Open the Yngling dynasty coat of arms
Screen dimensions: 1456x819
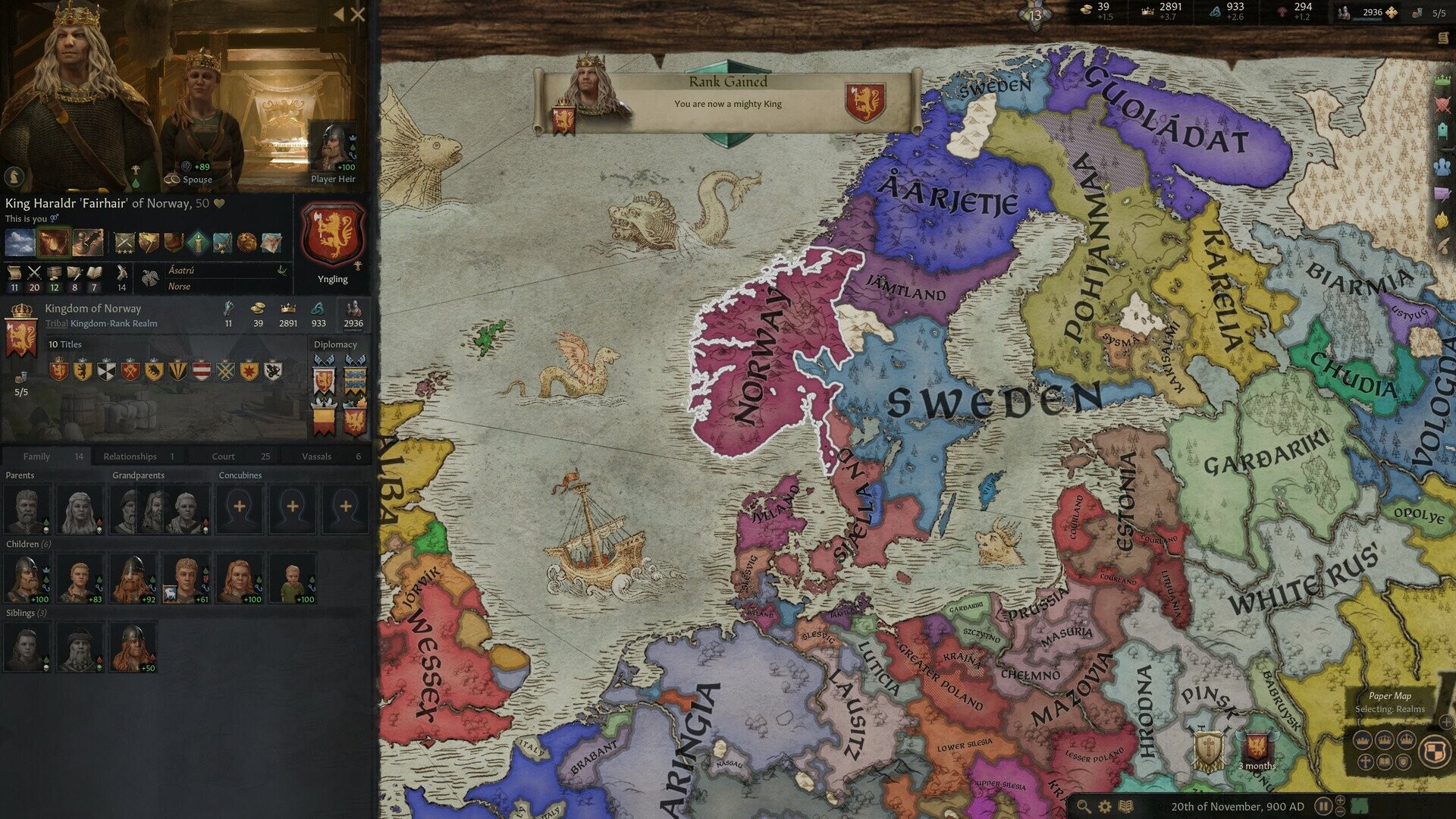tap(333, 236)
